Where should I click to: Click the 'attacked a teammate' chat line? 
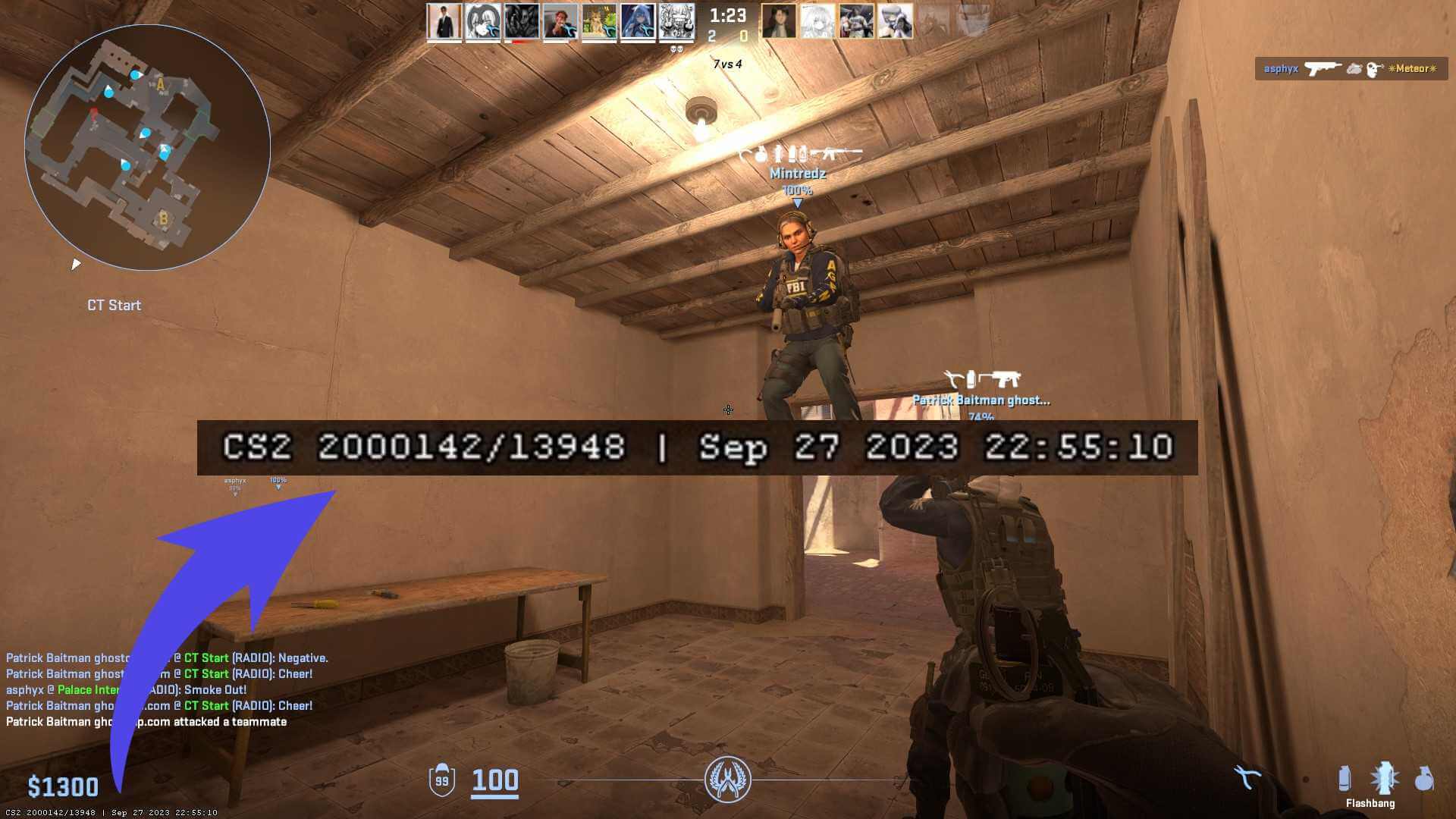[x=146, y=722]
